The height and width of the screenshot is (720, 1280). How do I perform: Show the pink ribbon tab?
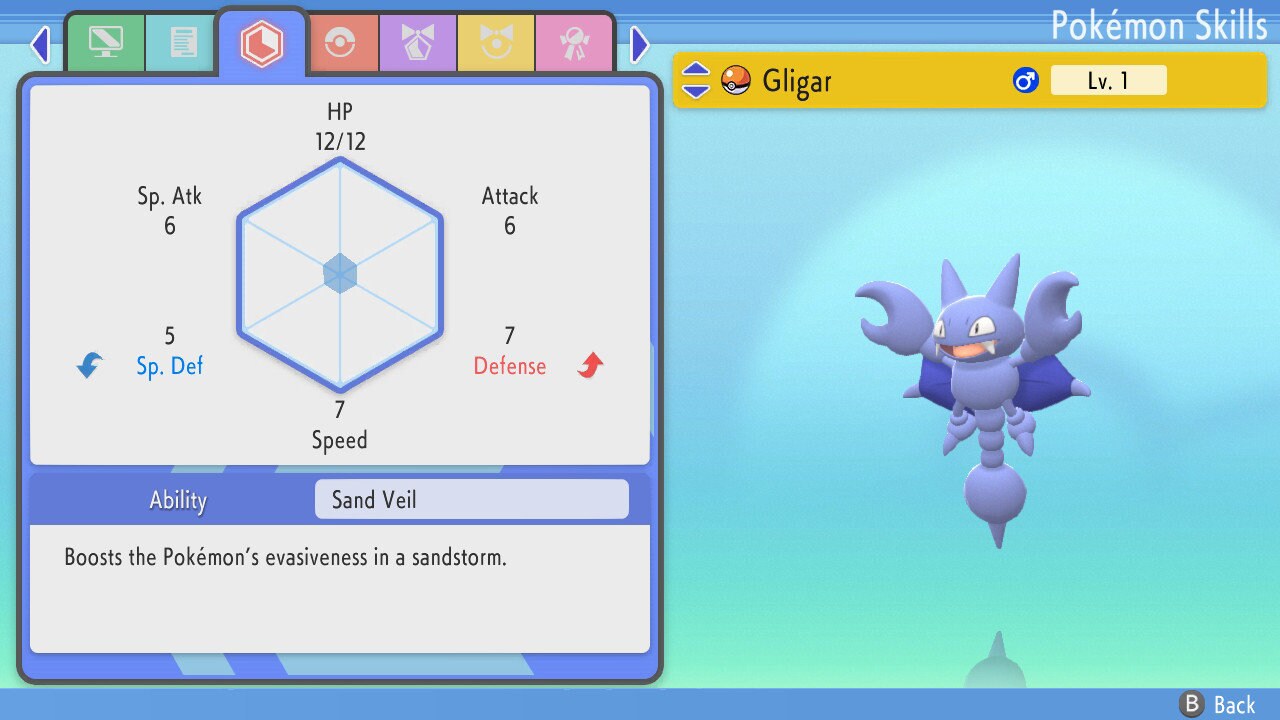574,43
